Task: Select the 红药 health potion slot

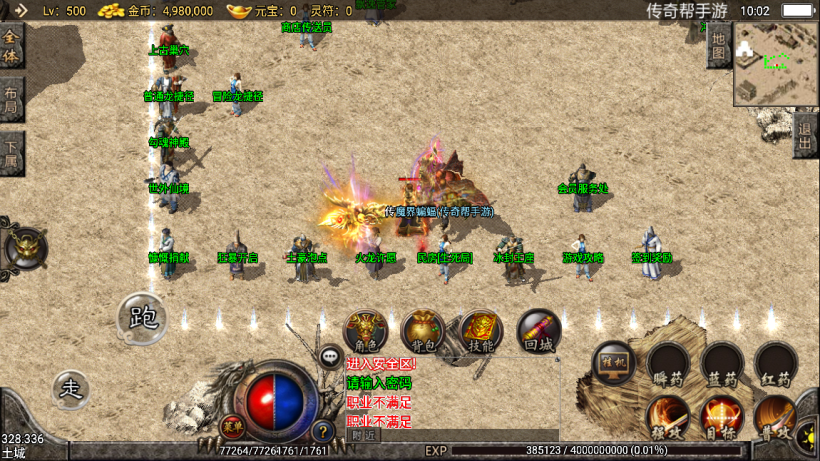Action: 775,364
